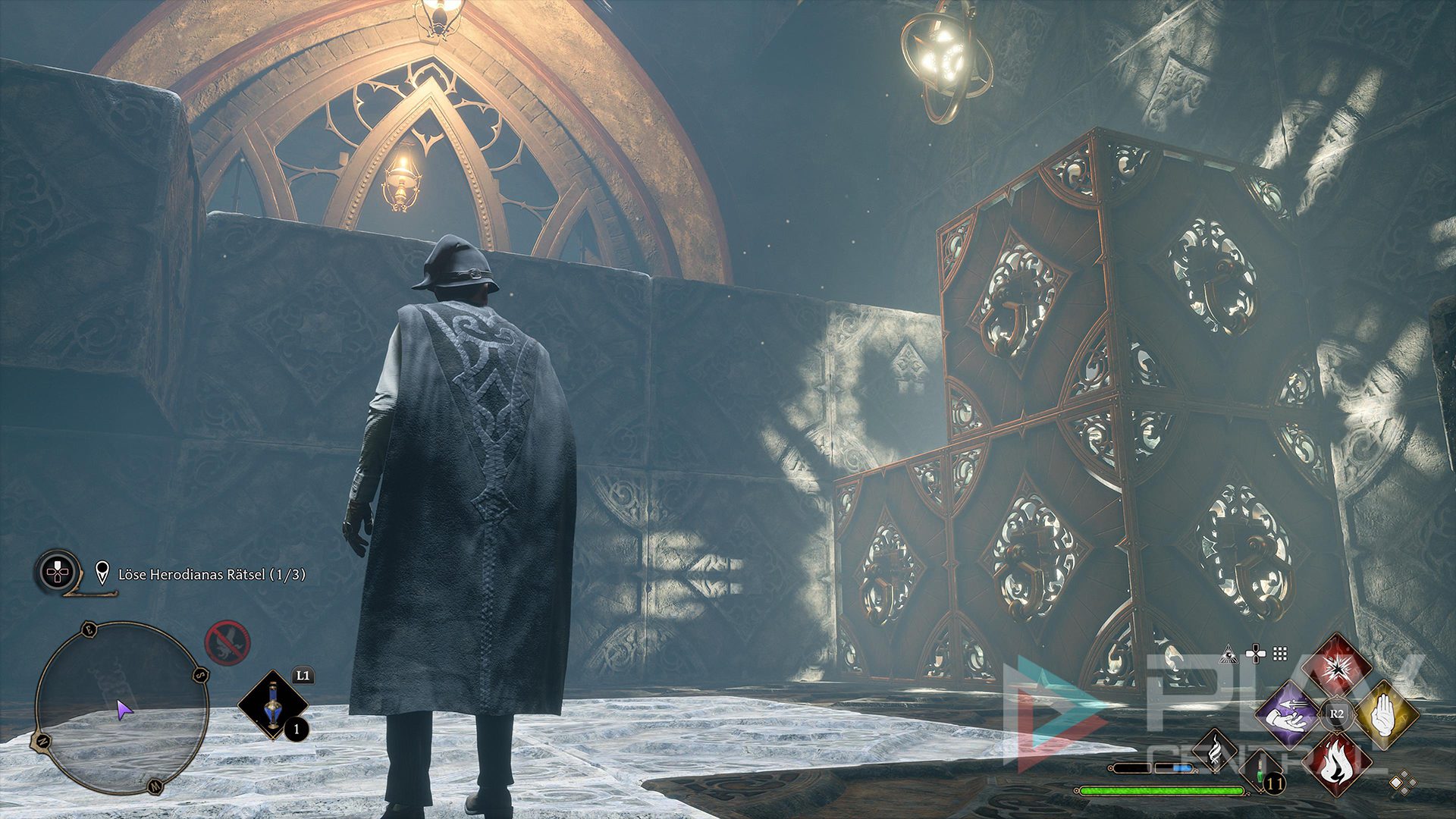The image size is (1456, 819).
Task: Select the eye-in-triangle Revelio icon
Action: coord(1228,654)
